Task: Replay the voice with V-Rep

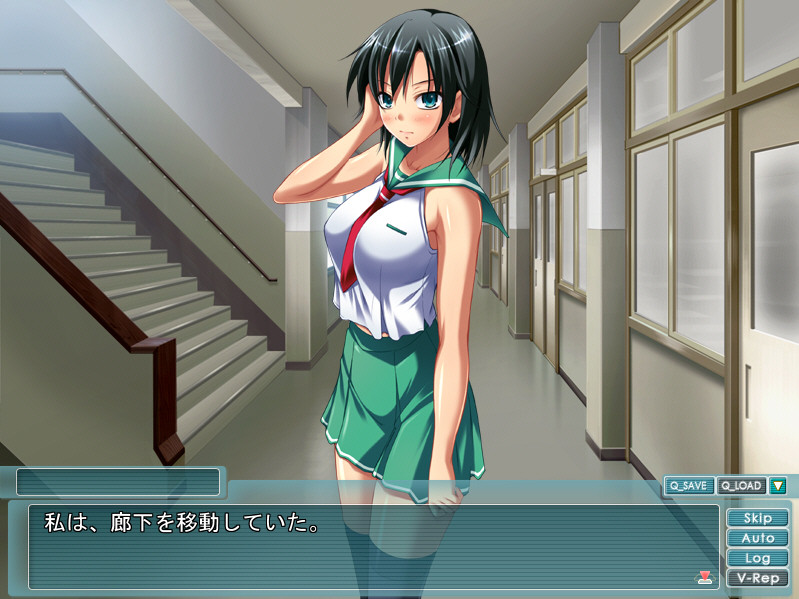Action: [757, 578]
